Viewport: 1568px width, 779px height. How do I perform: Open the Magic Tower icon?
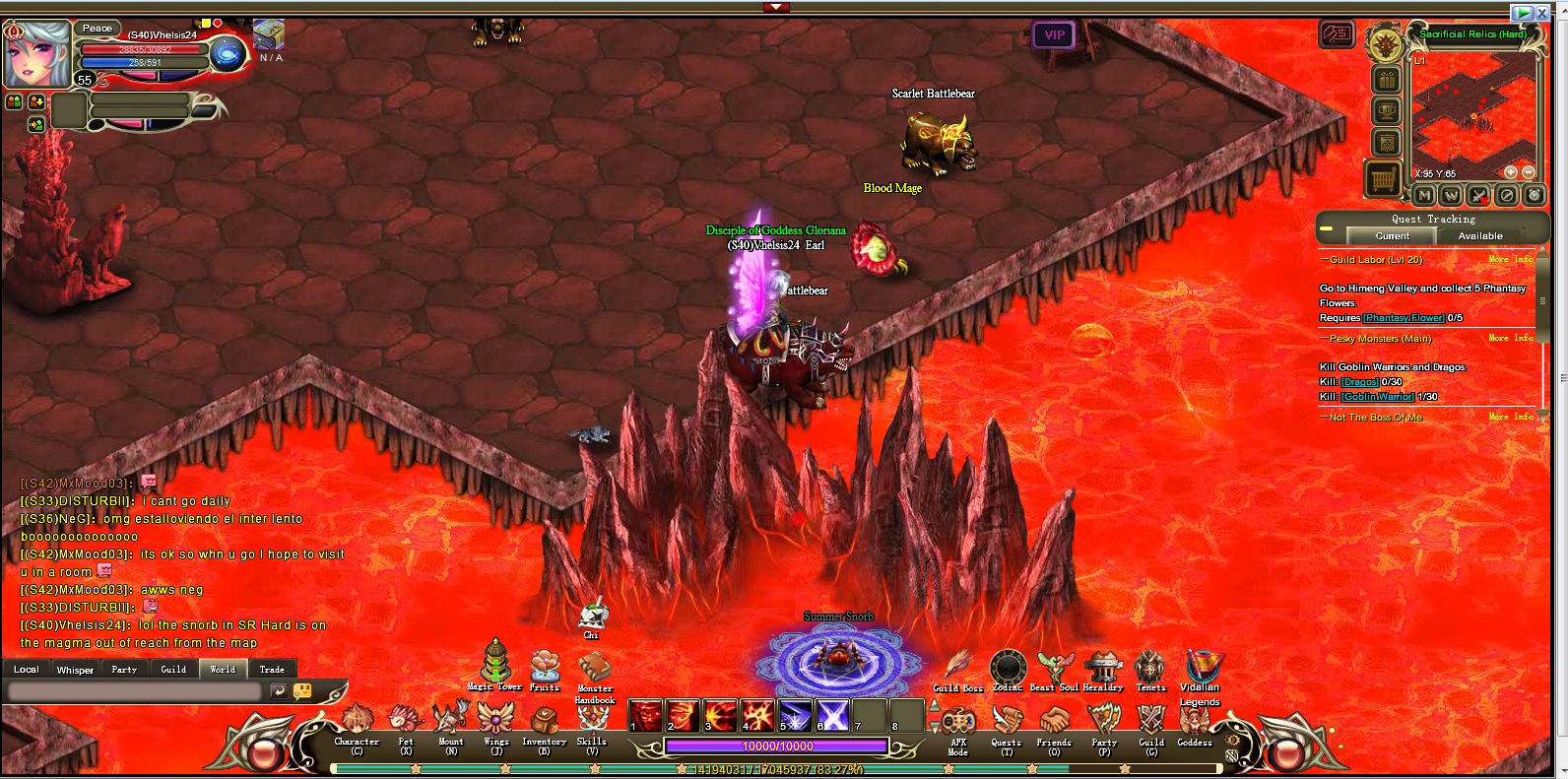tap(494, 662)
